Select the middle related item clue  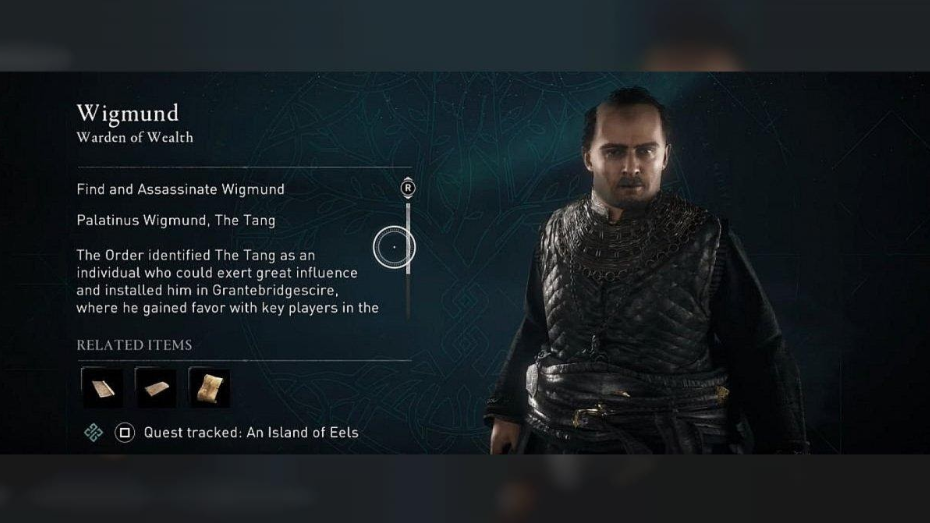155,388
